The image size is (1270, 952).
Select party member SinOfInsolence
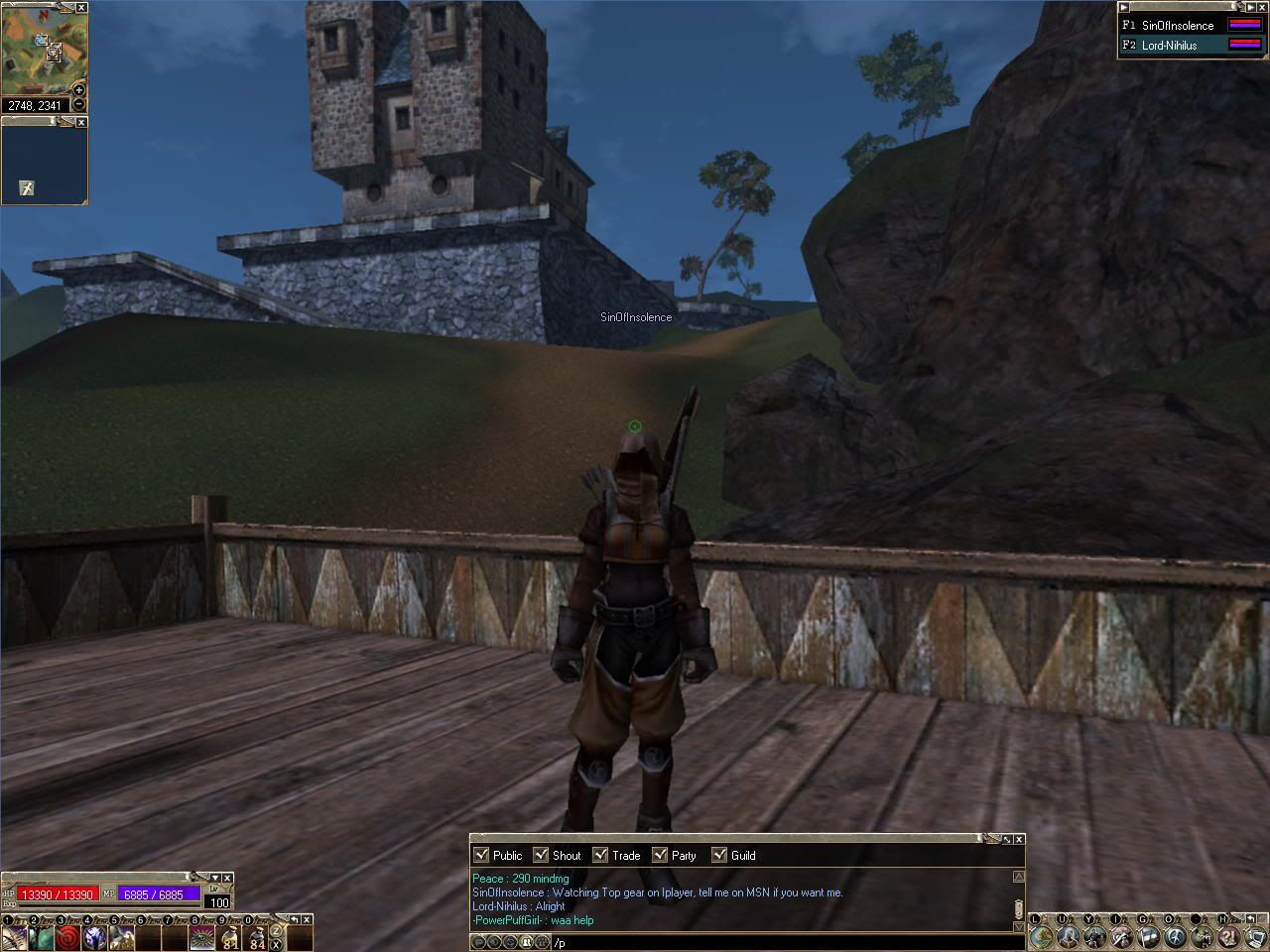click(x=1178, y=26)
